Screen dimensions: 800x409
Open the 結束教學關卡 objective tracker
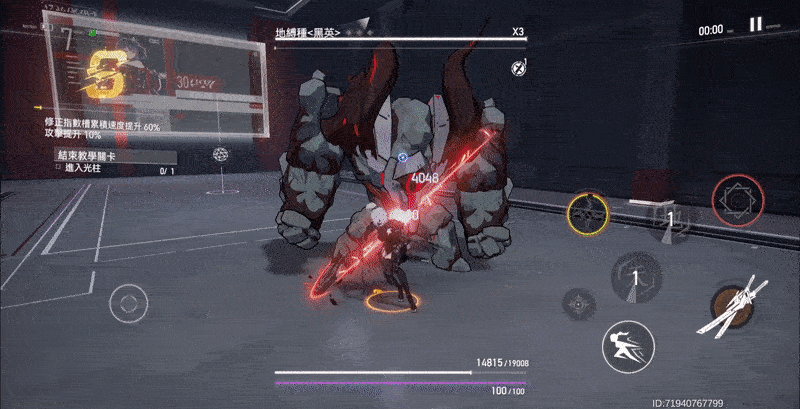(115, 158)
